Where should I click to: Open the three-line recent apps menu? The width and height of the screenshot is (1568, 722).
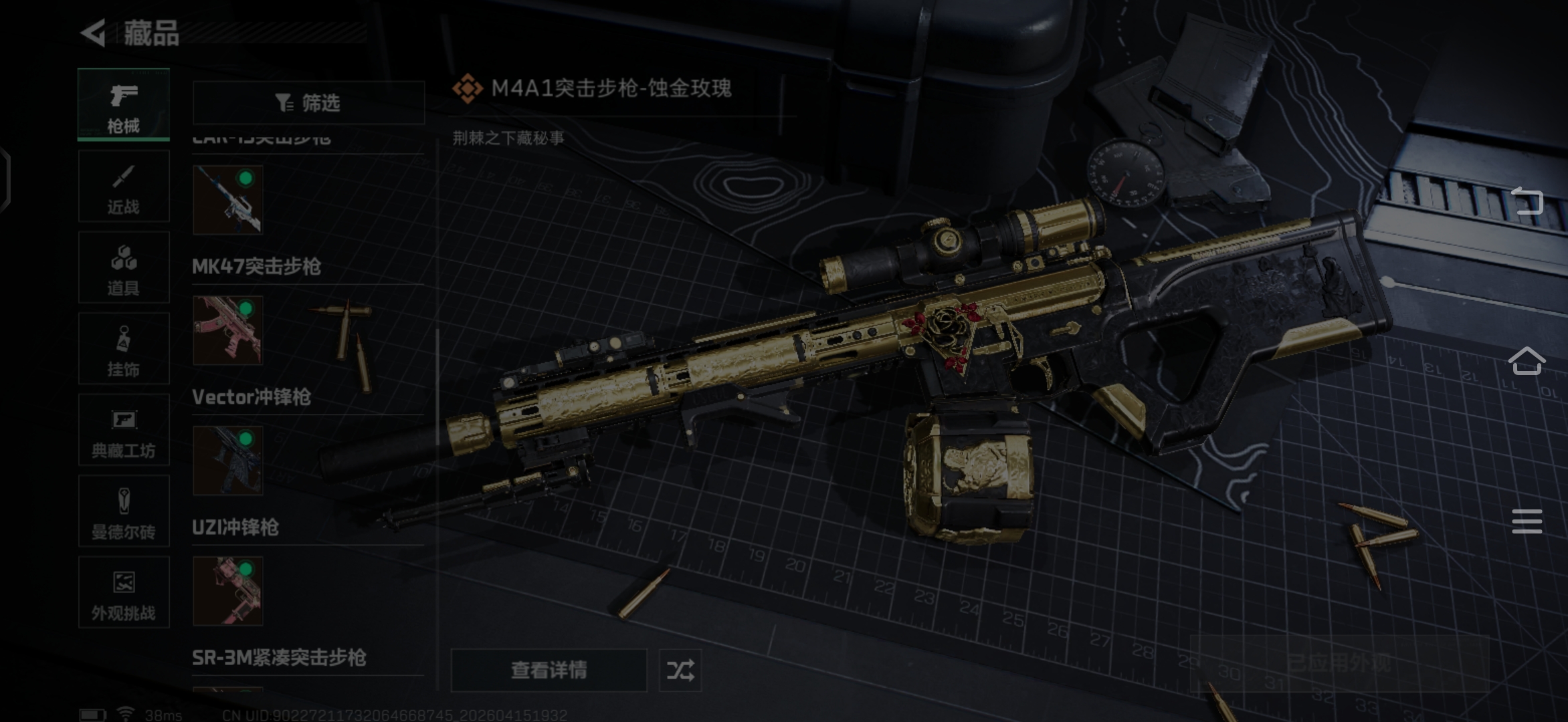click(1527, 521)
